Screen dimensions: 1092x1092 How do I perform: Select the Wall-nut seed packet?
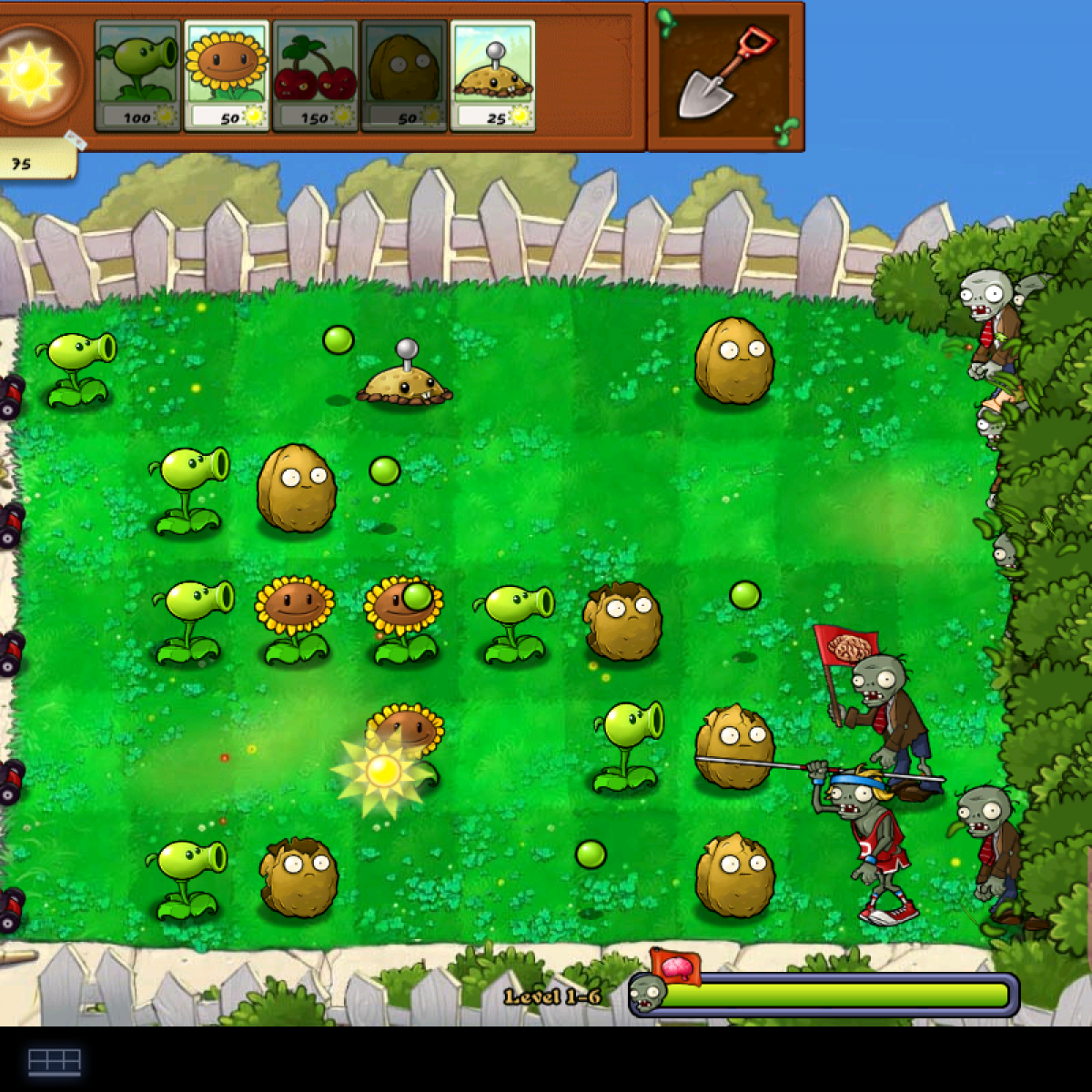coord(403,76)
